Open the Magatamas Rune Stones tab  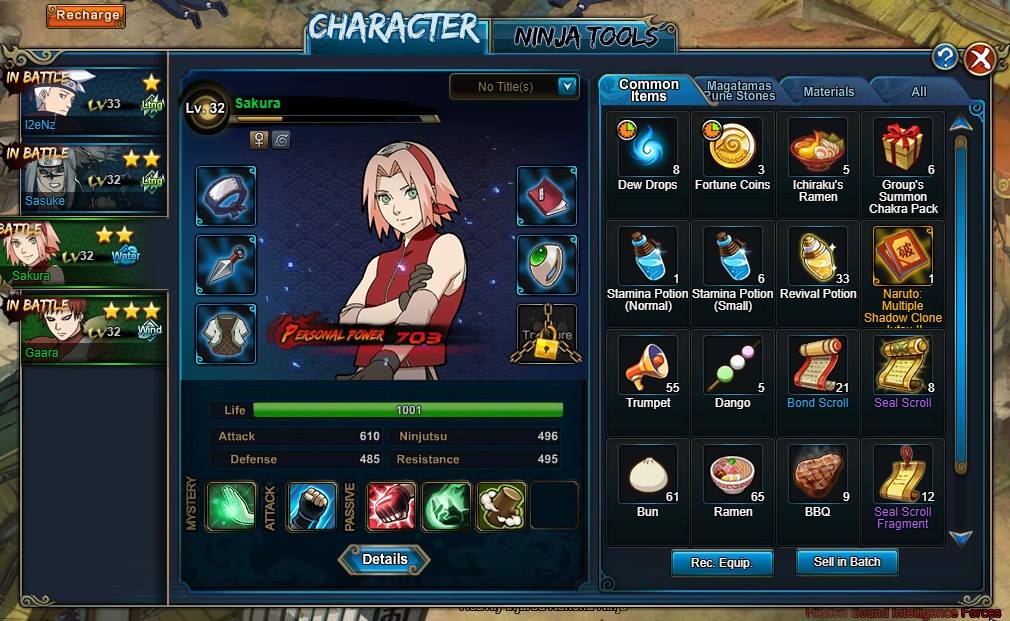pos(741,91)
